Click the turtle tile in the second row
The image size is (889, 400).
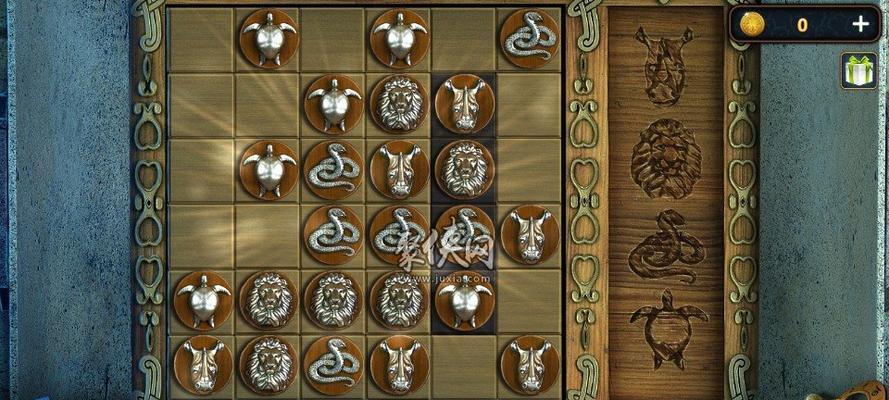point(334,103)
